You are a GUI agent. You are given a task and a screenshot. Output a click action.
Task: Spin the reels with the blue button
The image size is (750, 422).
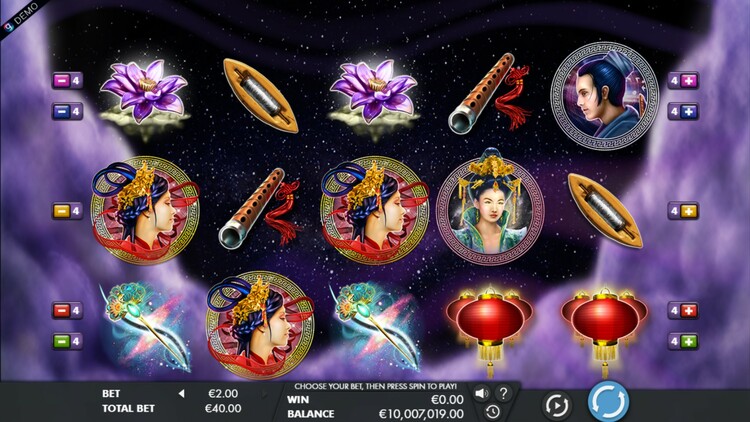click(x=608, y=403)
